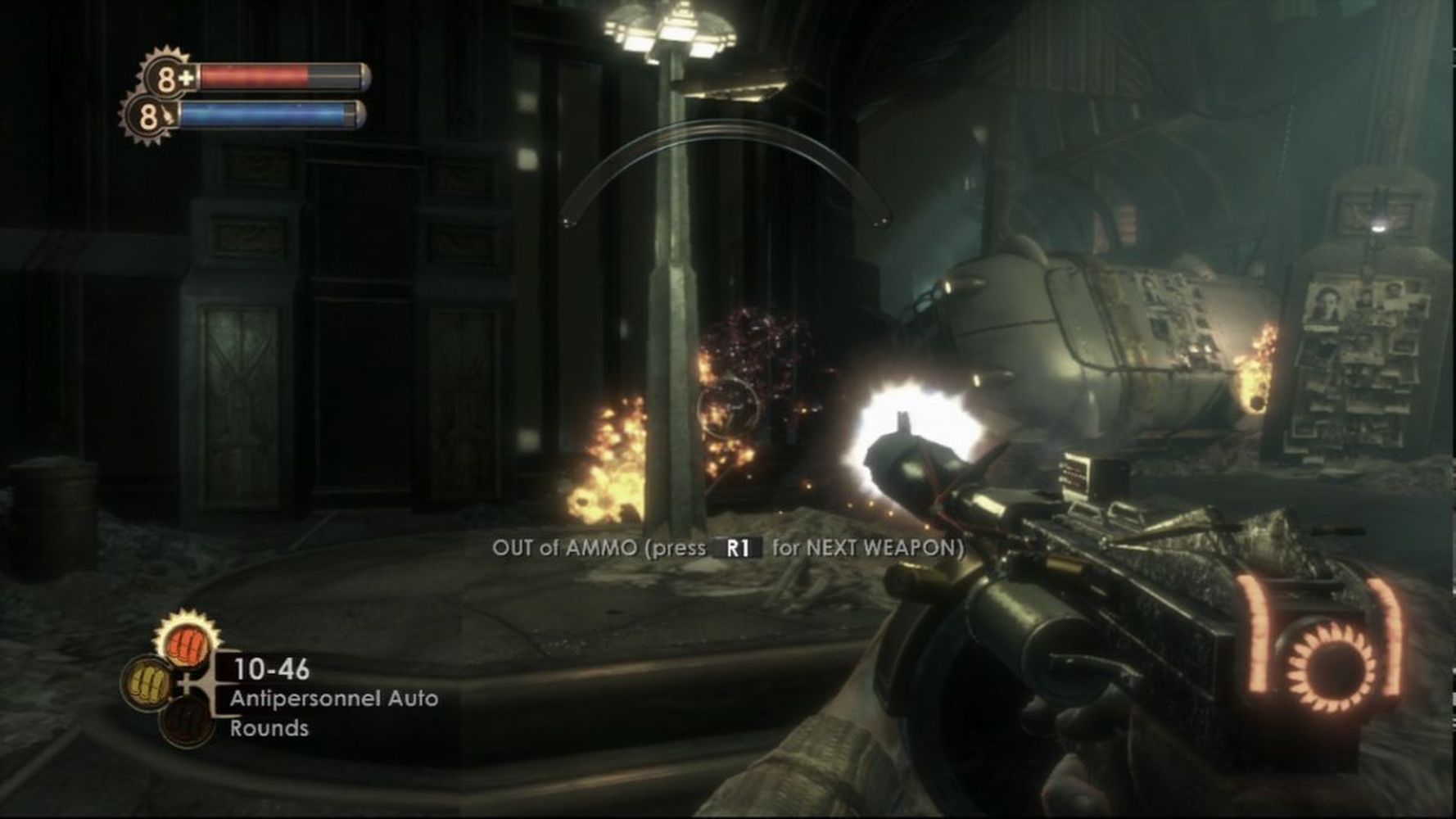This screenshot has height=819, width=1456.
Task: Use a first aid kit from the gear icon
Action: [x=170, y=79]
